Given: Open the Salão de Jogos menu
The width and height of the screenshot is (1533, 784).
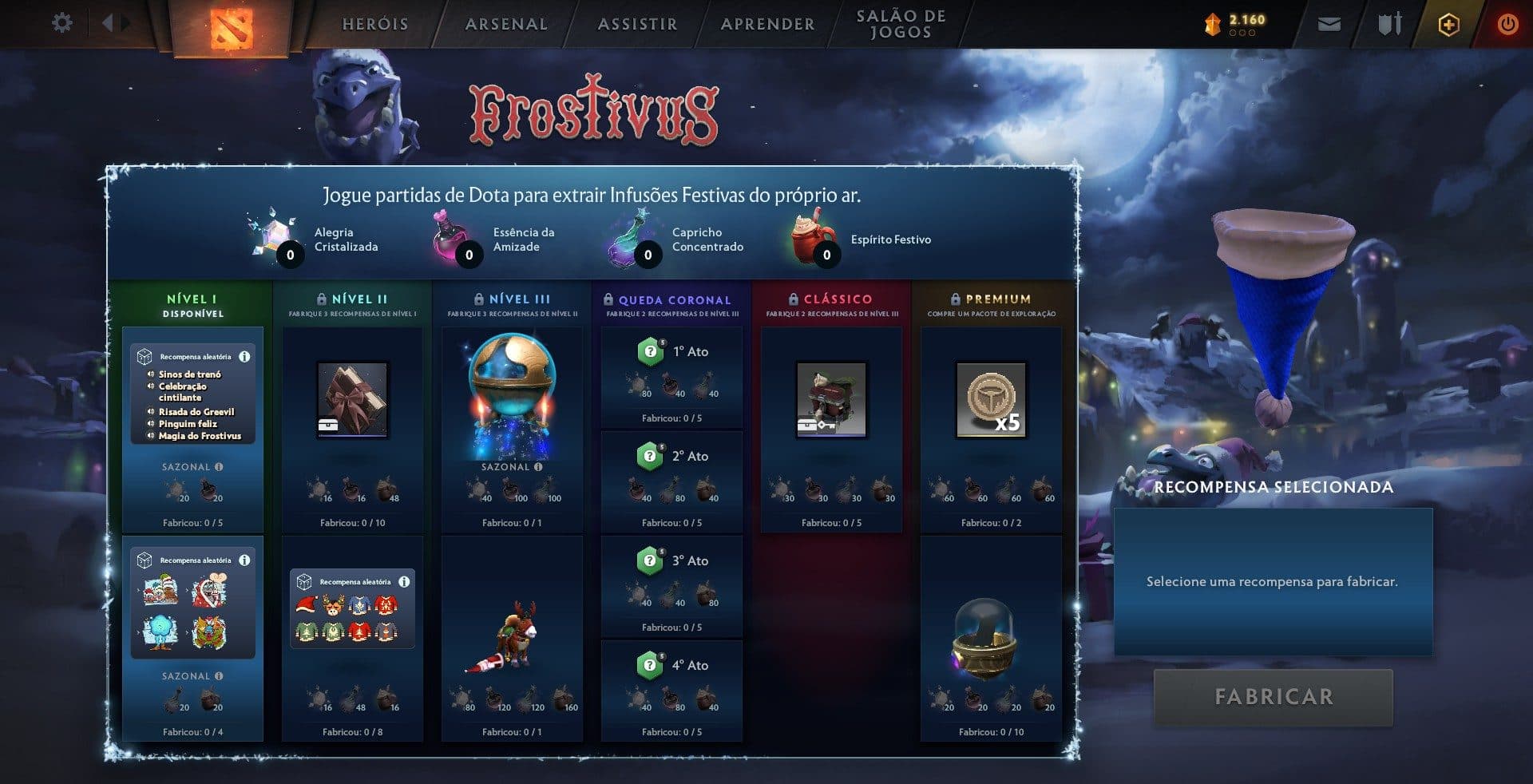Looking at the screenshot, I should (898, 24).
